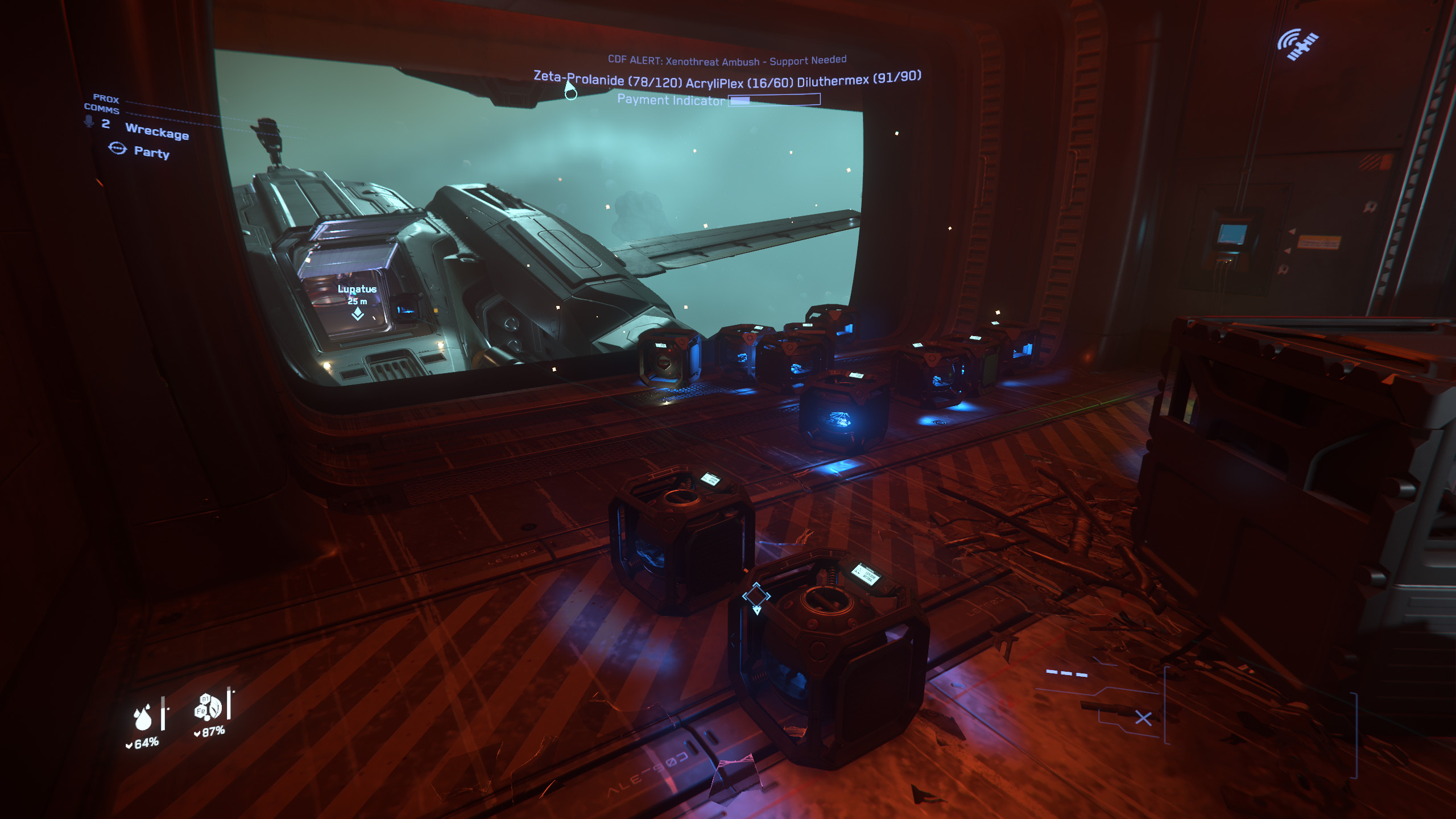1456x819 pixels.
Task: Open the CDF Alert Xenothreat Ambush objective
Action: pos(727,60)
